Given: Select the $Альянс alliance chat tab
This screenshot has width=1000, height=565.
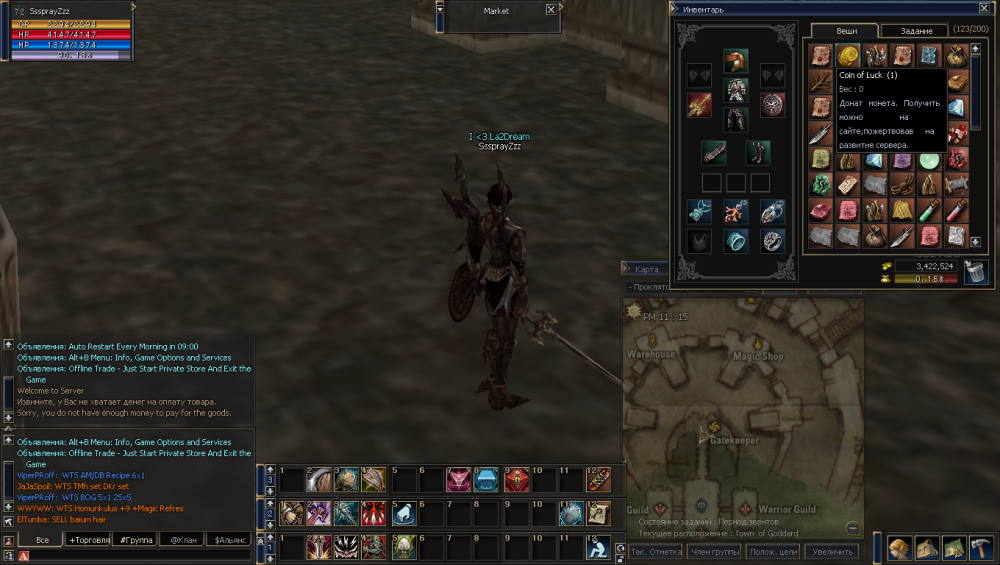Looking at the screenshot, I should point(228,540).
